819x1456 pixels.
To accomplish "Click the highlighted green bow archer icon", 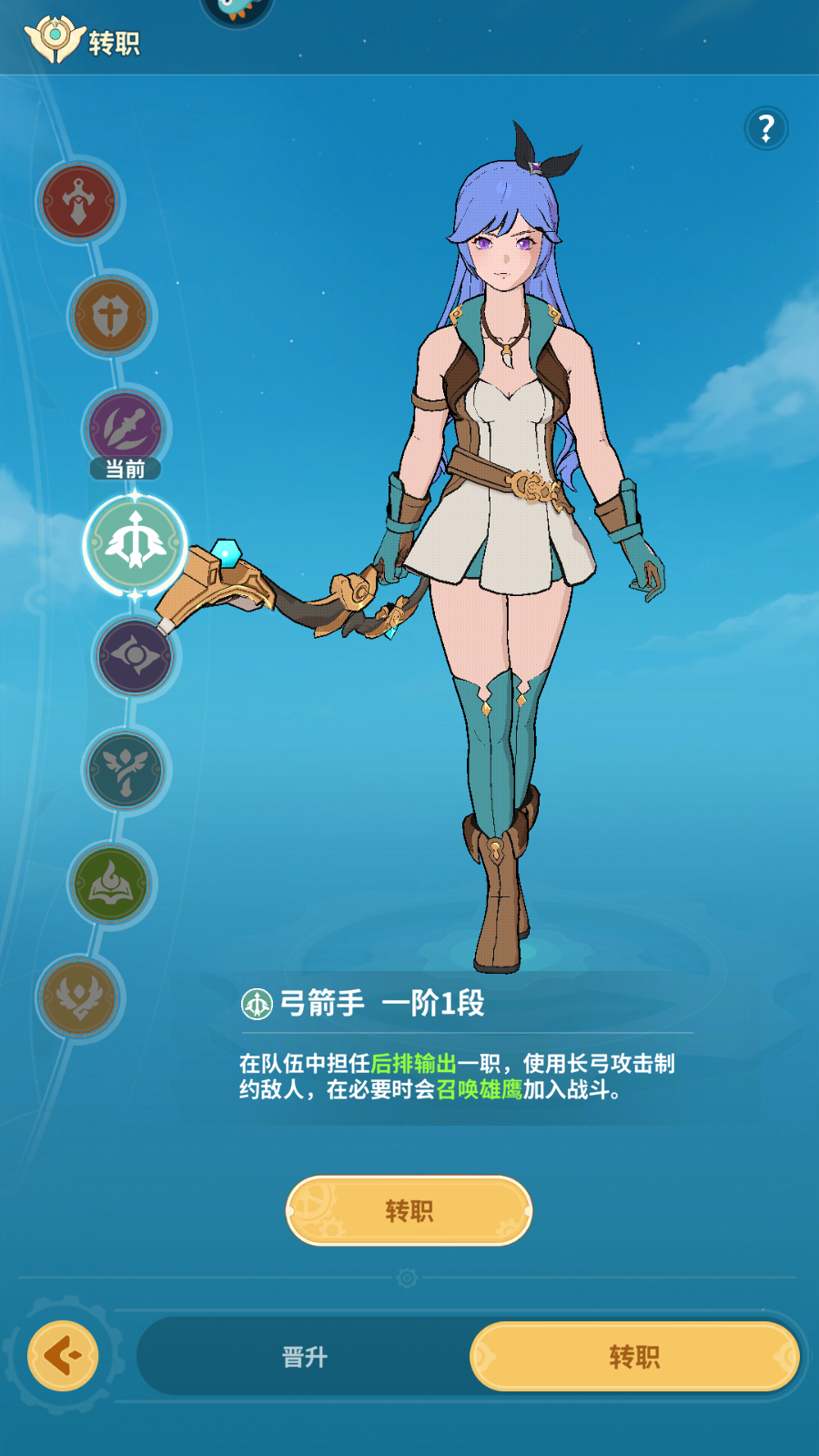I will coord(135,543).
